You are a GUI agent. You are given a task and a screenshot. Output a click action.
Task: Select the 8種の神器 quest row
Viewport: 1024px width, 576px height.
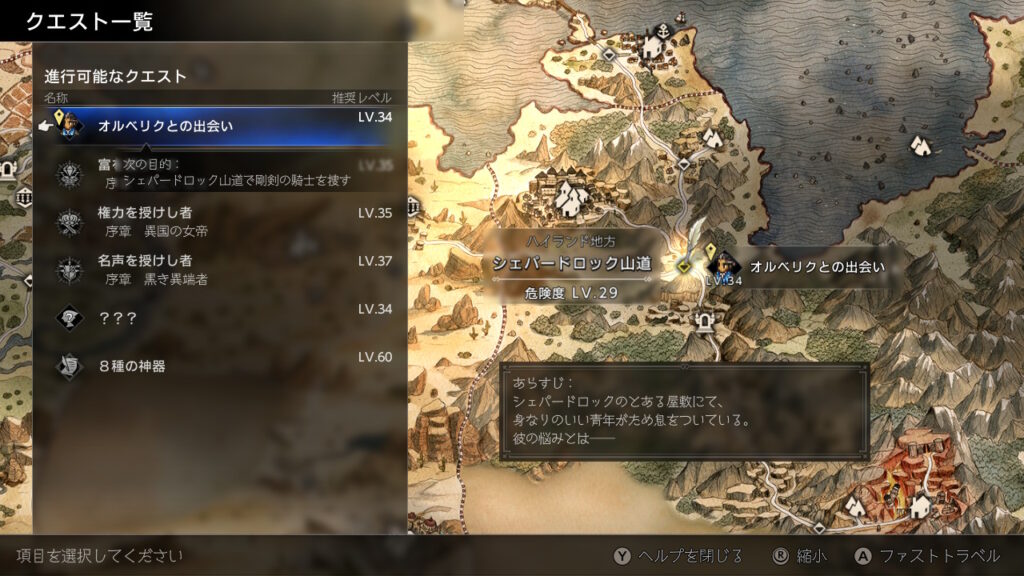[x=220, y=366]
